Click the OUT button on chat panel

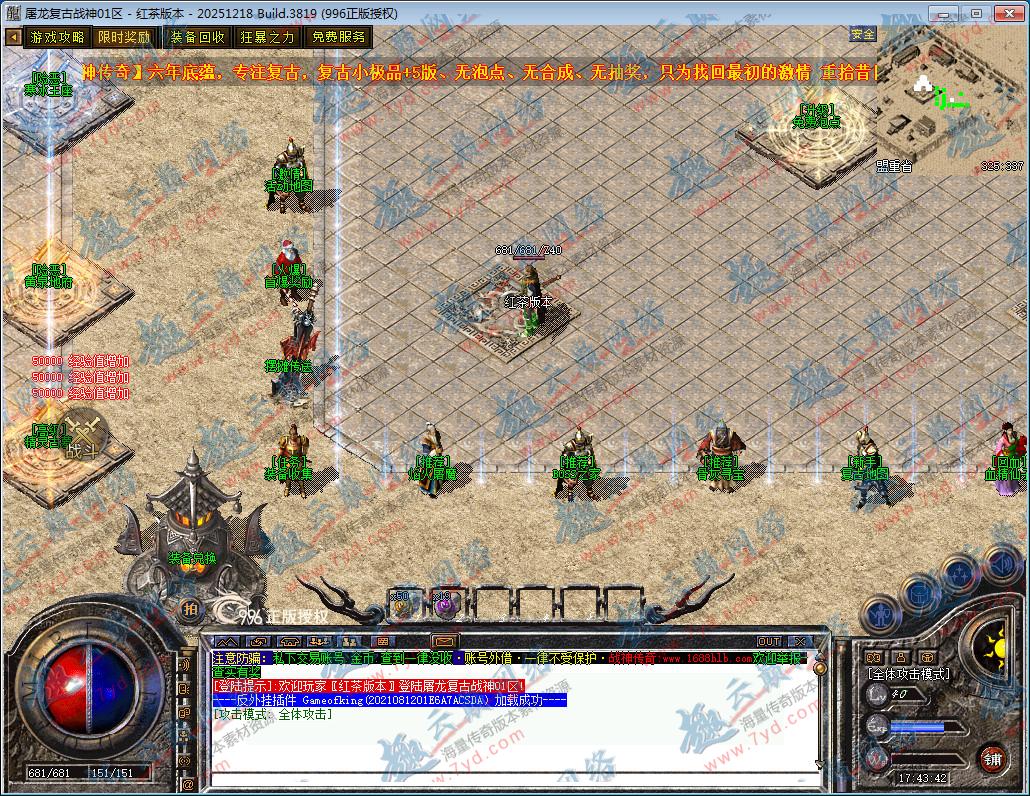pos(768,641)
